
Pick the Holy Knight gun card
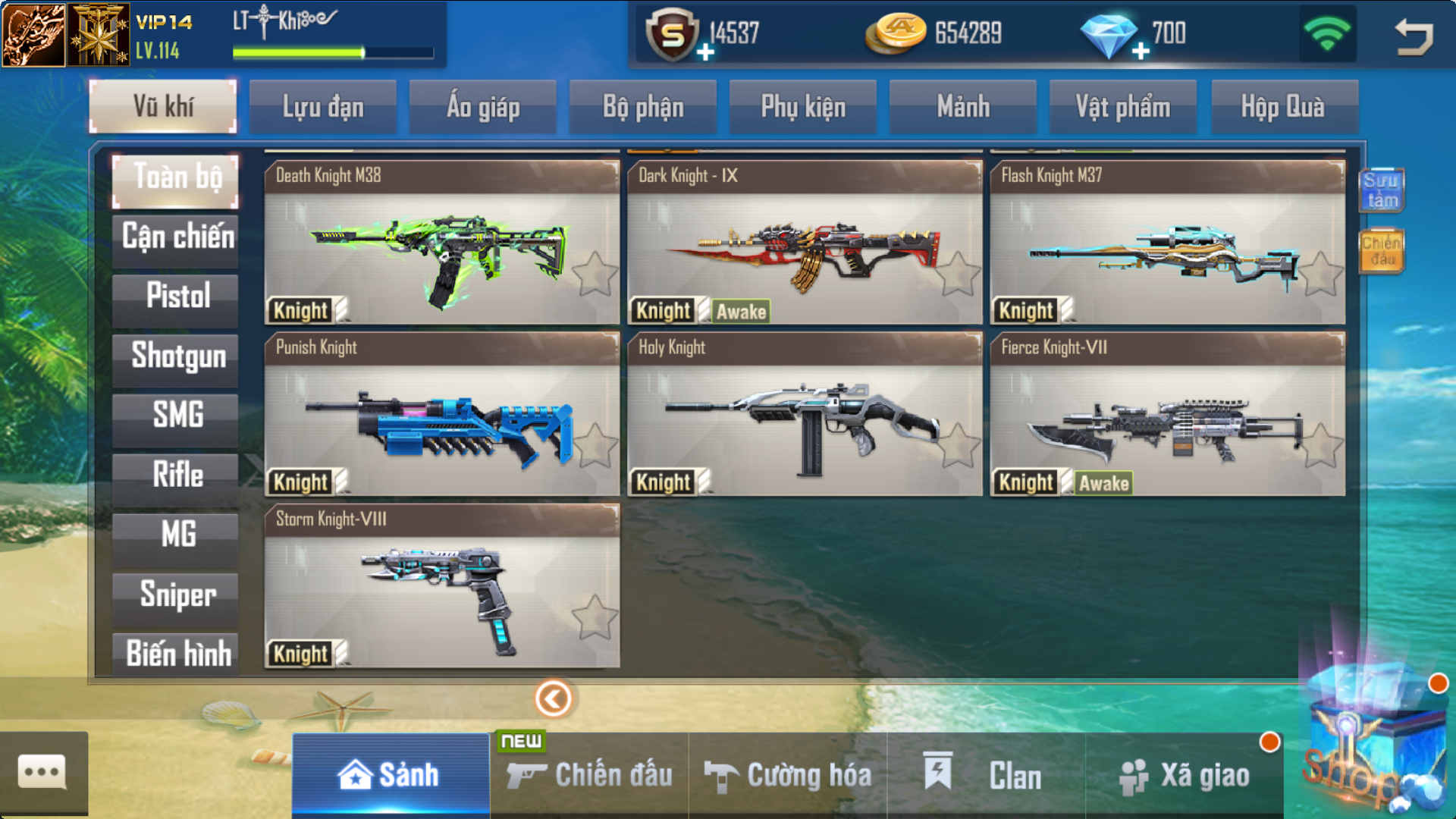804,415
